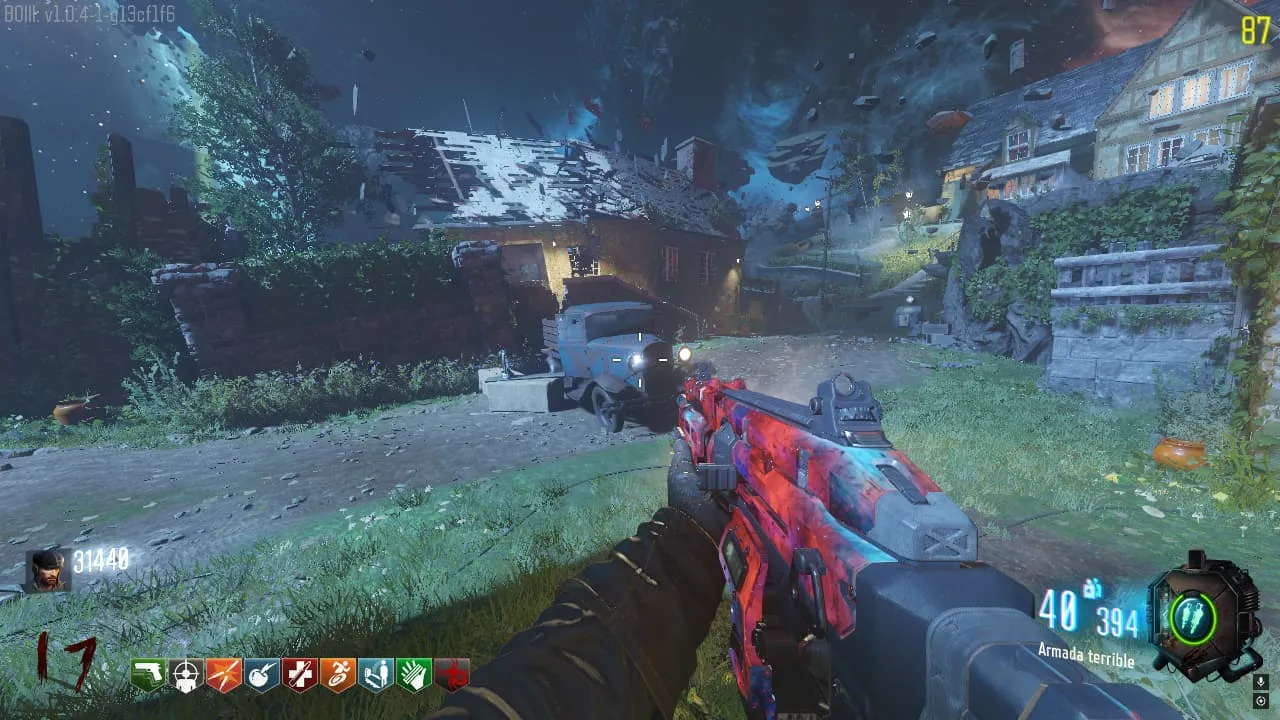Choose the green hand Speed Cola perk

(414, 675)
